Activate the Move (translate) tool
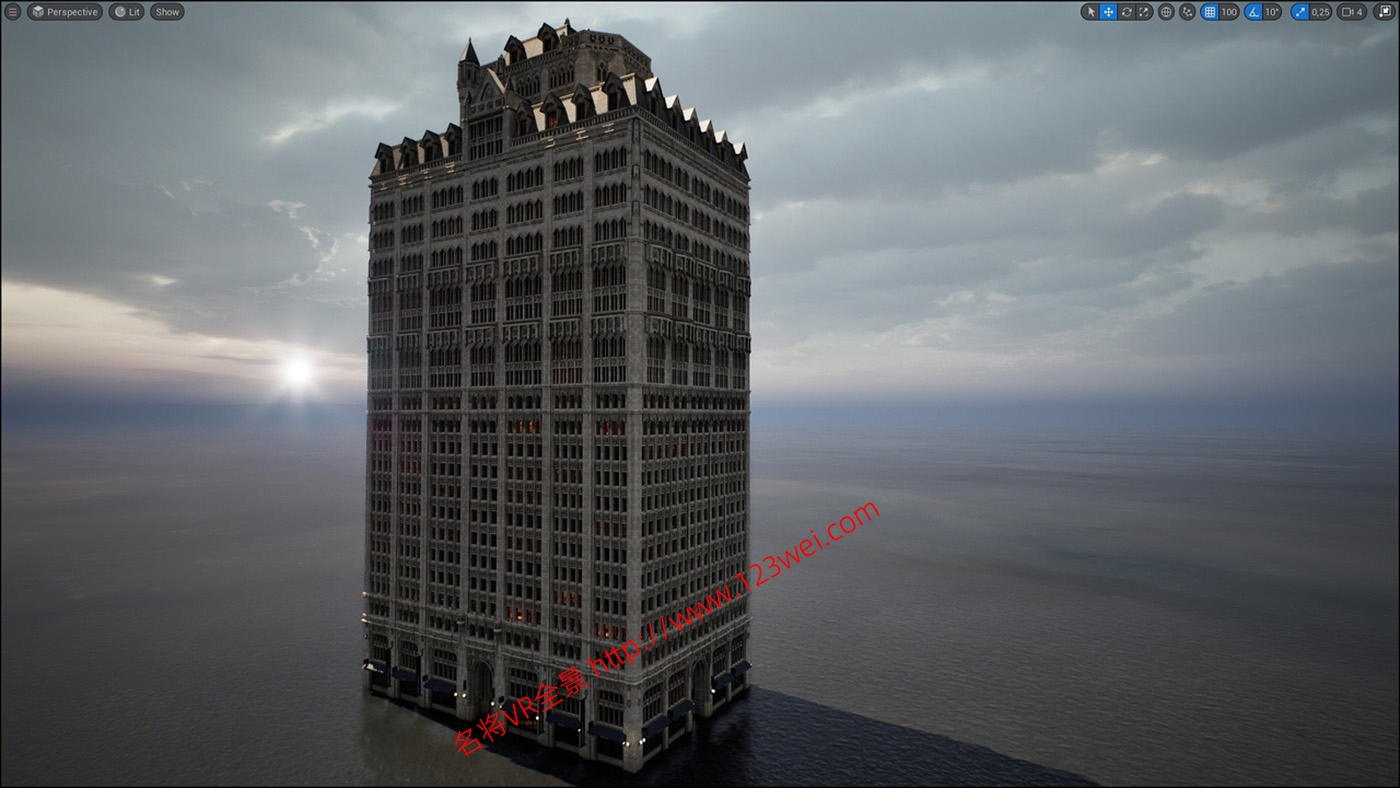The height and width of the screenshot is (788, 1400). click(x=1107, y=12)
